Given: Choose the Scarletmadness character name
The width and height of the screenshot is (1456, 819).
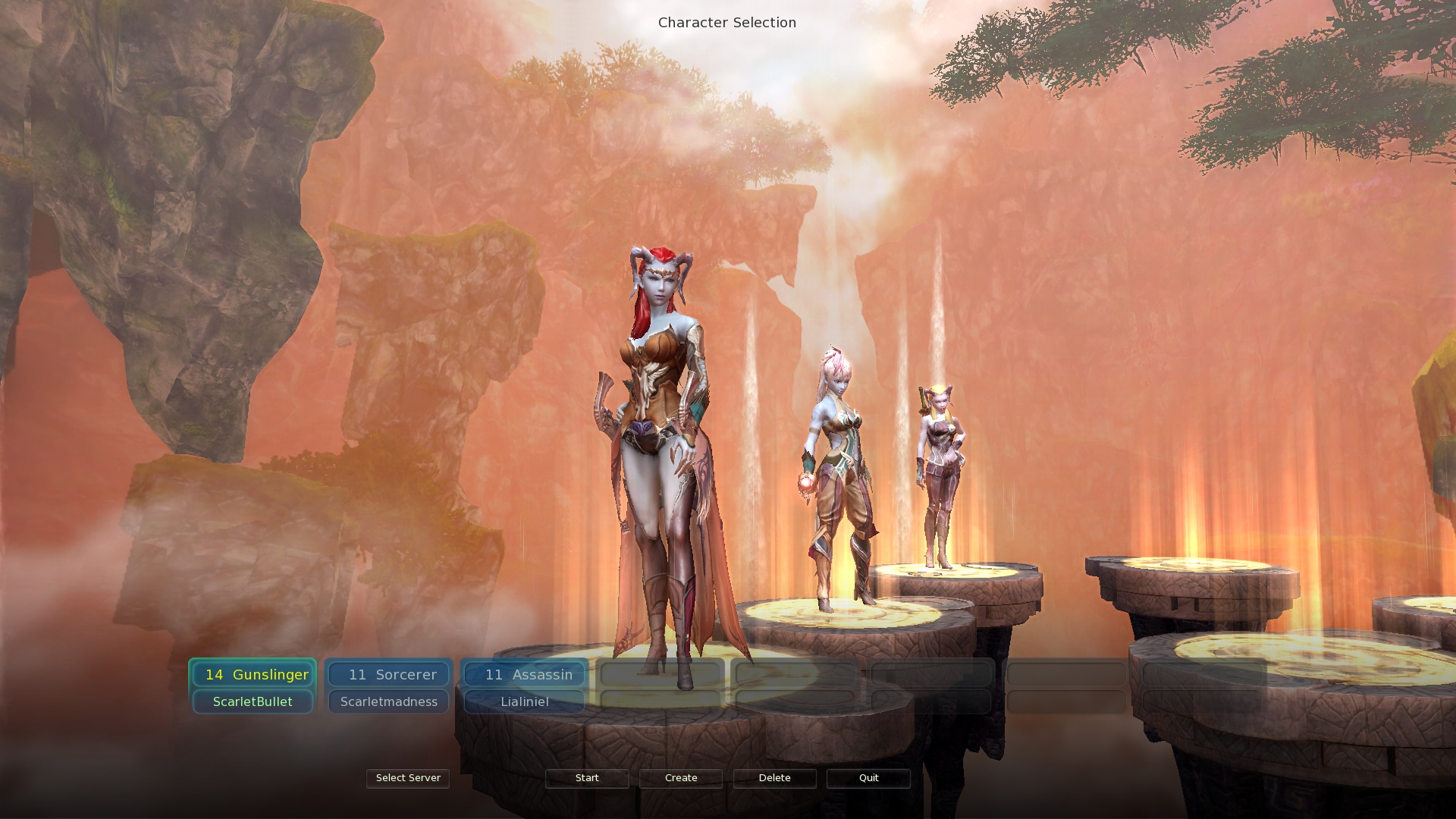Looking at the screenshot, I should (389, 701).
